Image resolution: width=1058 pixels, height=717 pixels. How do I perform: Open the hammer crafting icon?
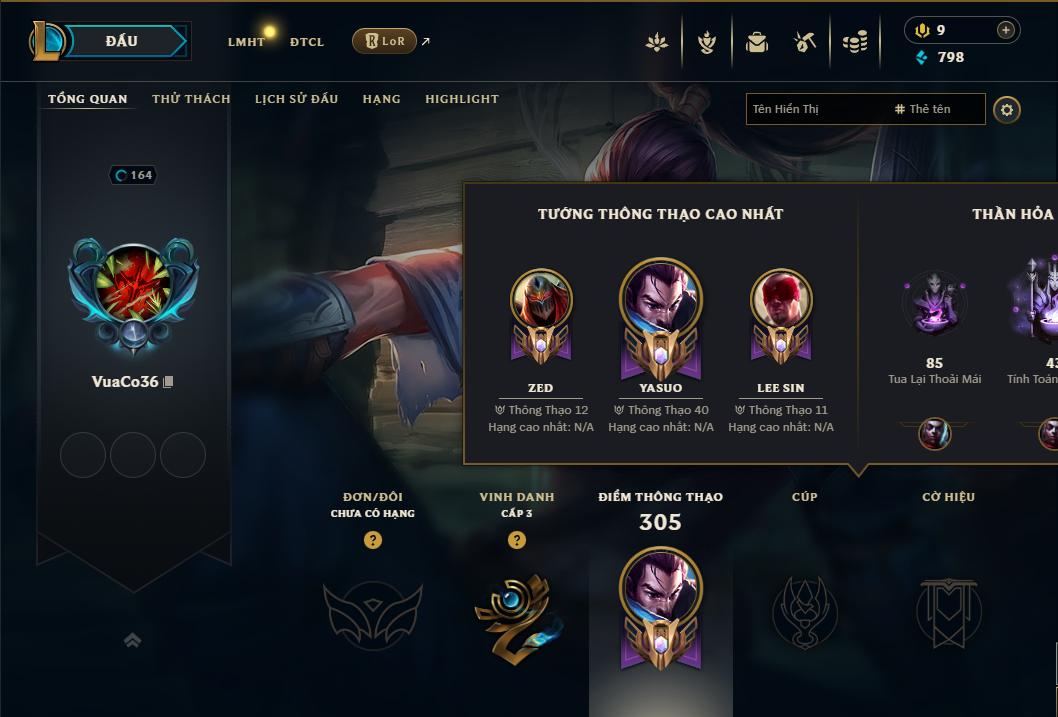point(805,42)
